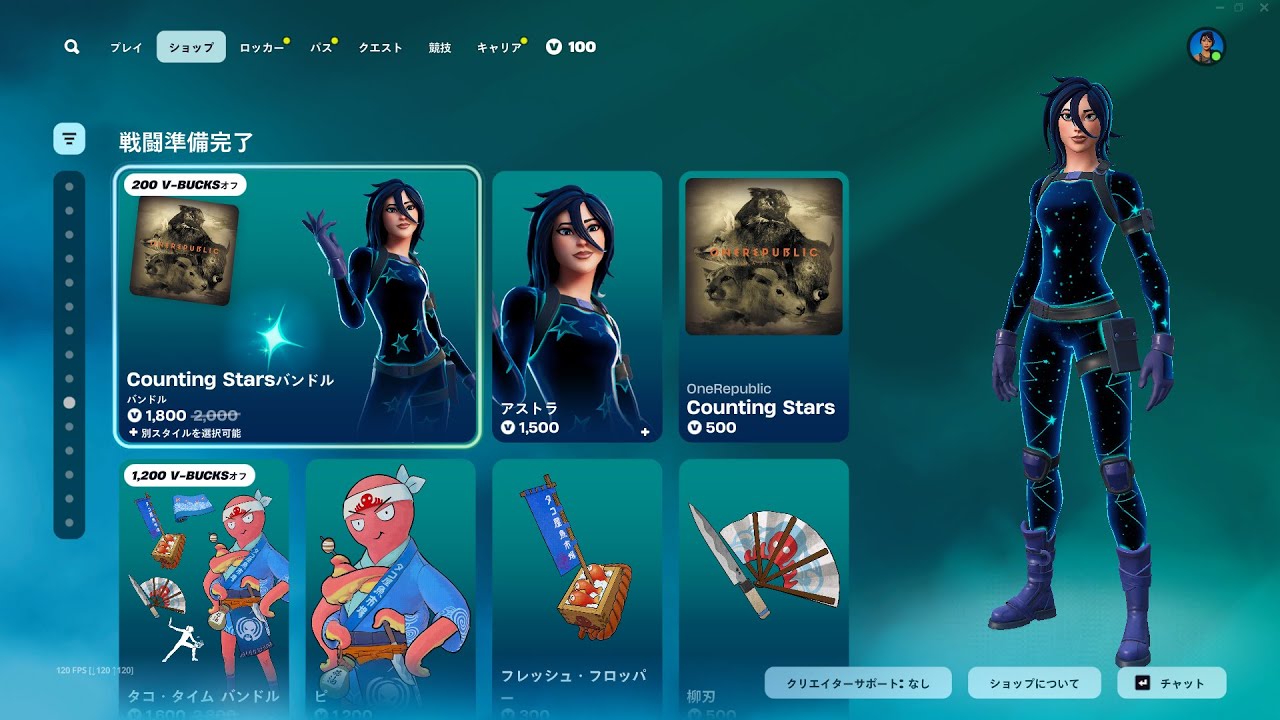1280x720 pixels.
Task: Open the チャット button
Action: click(1171, 683)
